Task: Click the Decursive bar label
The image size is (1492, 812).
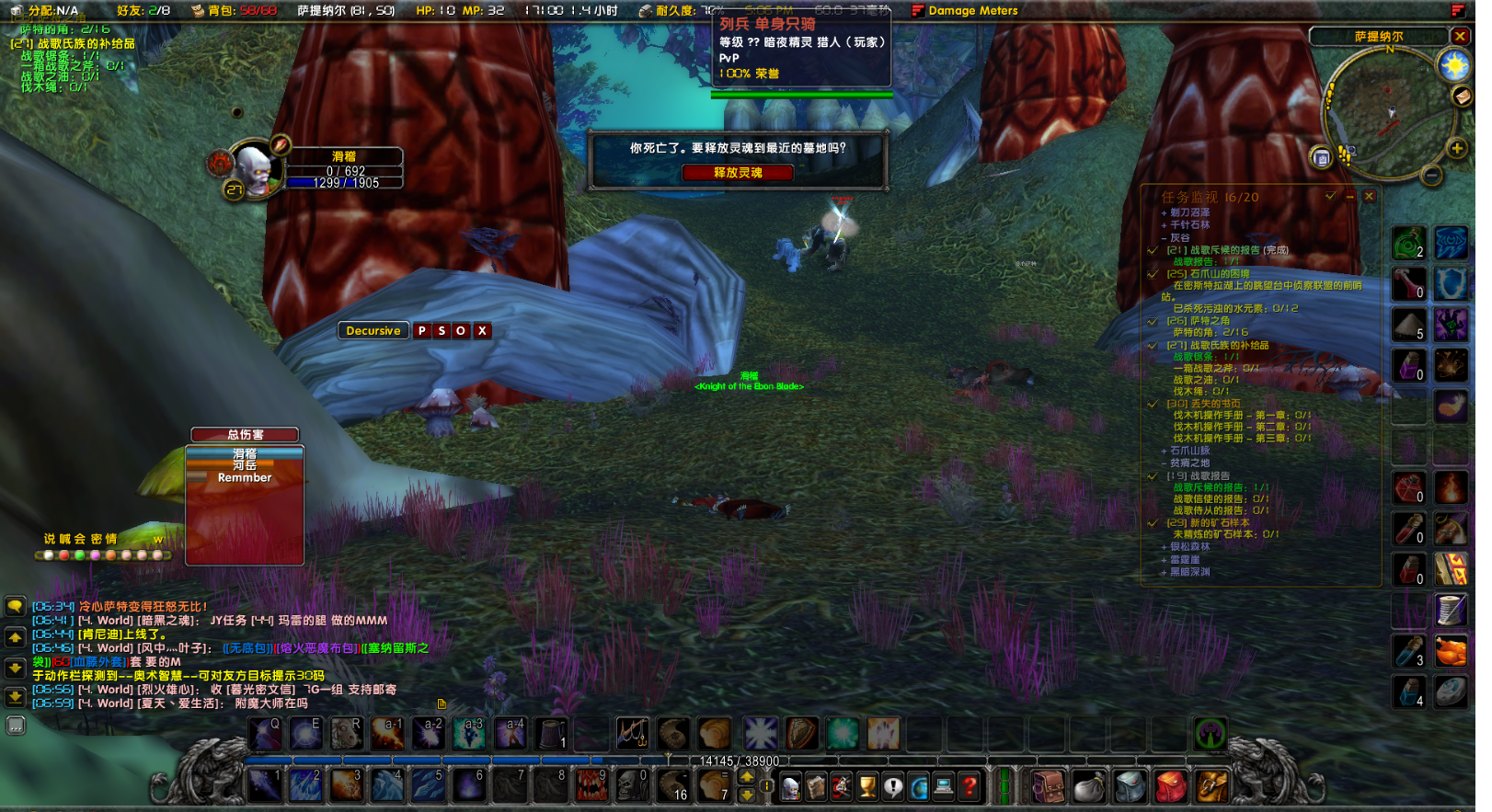Action: pos(373,331)
